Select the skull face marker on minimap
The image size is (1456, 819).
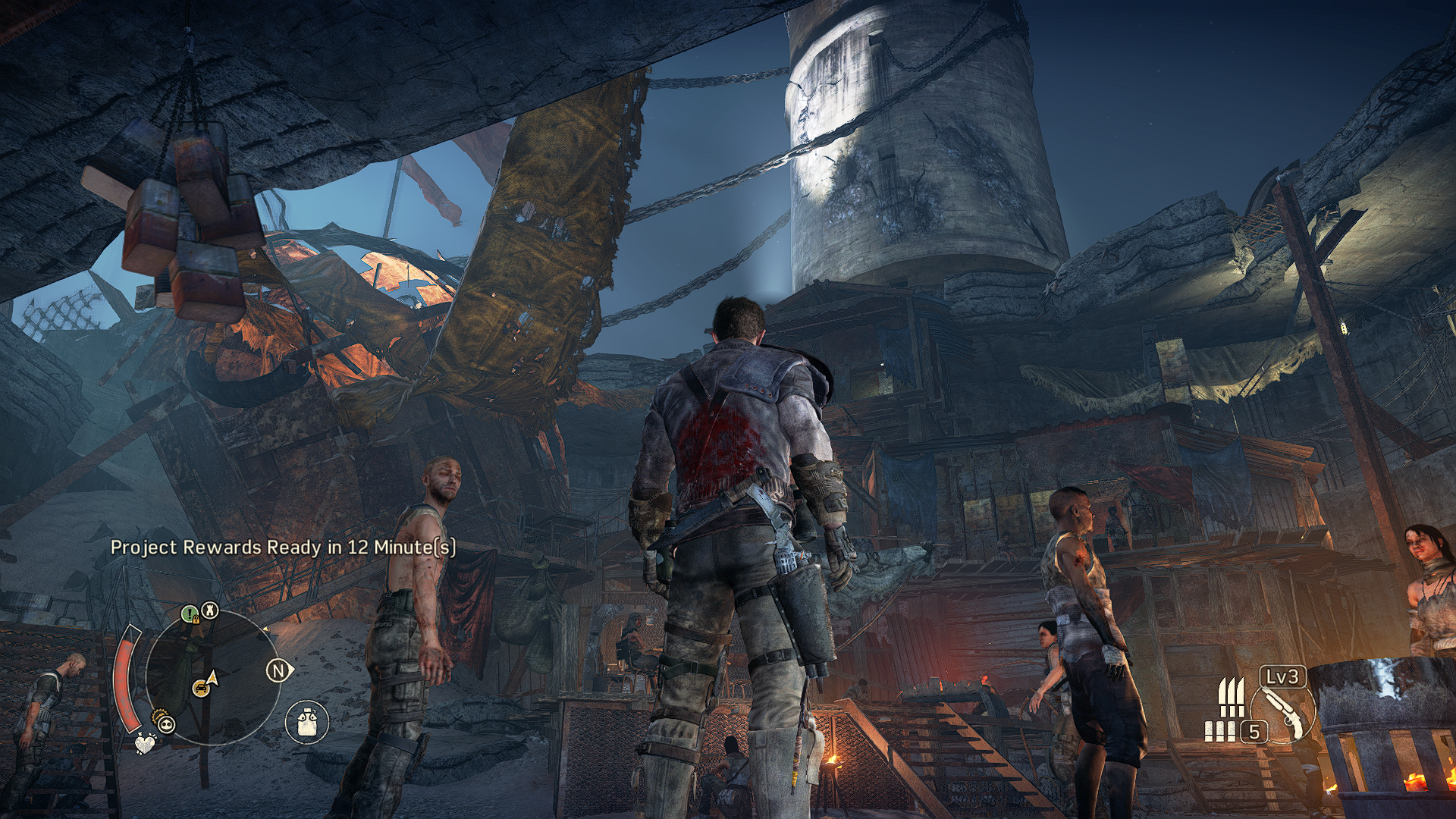pos(167,724)
